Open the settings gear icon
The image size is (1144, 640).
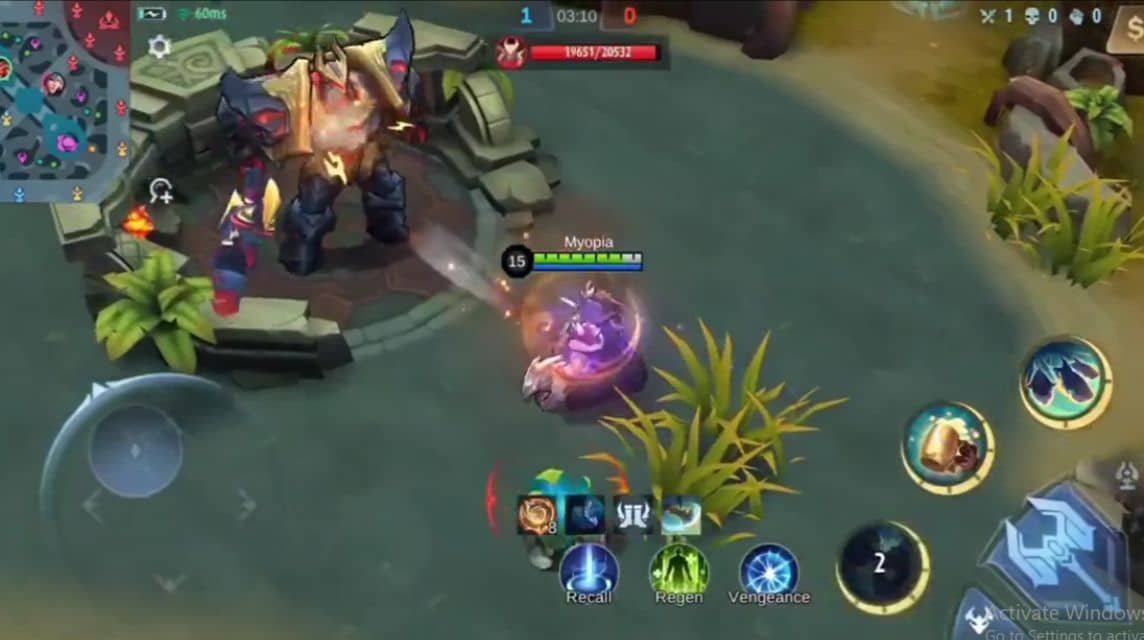coord(159,46)
